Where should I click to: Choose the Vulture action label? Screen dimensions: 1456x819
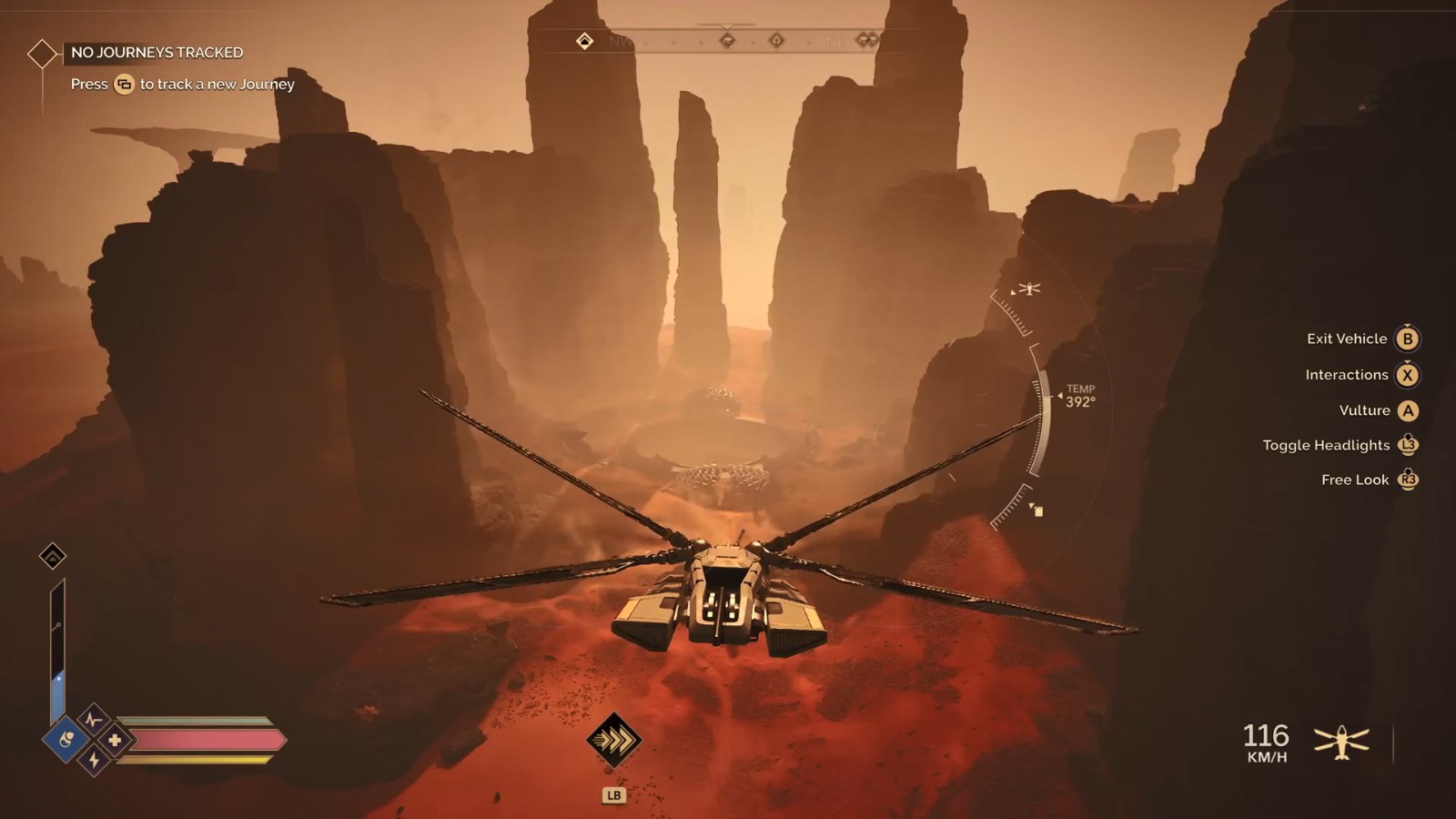pos(1364,410)
